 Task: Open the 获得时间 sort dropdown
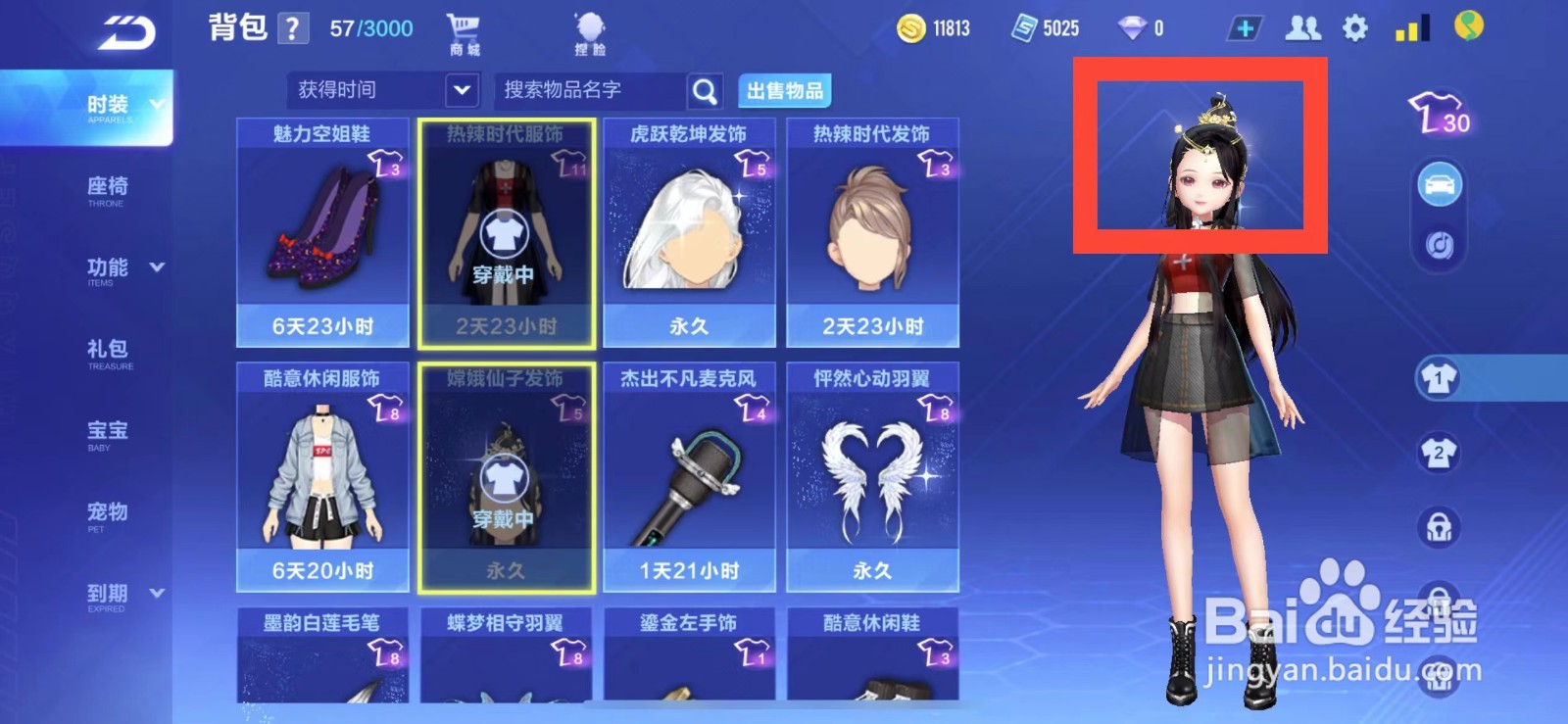[x=380, y=90]
